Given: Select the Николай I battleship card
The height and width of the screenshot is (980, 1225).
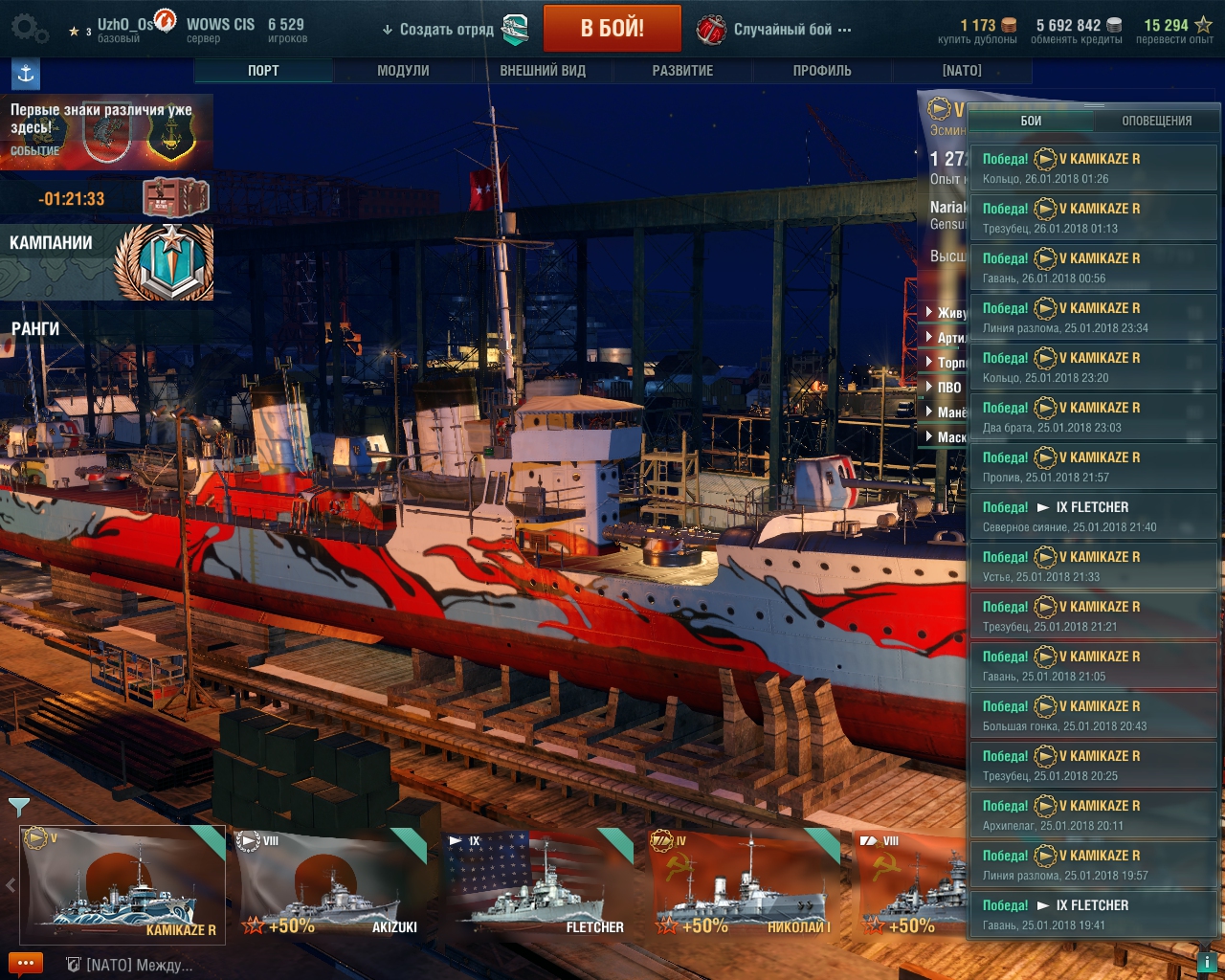Looking at the screenshot, I should (x=744, y=884).
